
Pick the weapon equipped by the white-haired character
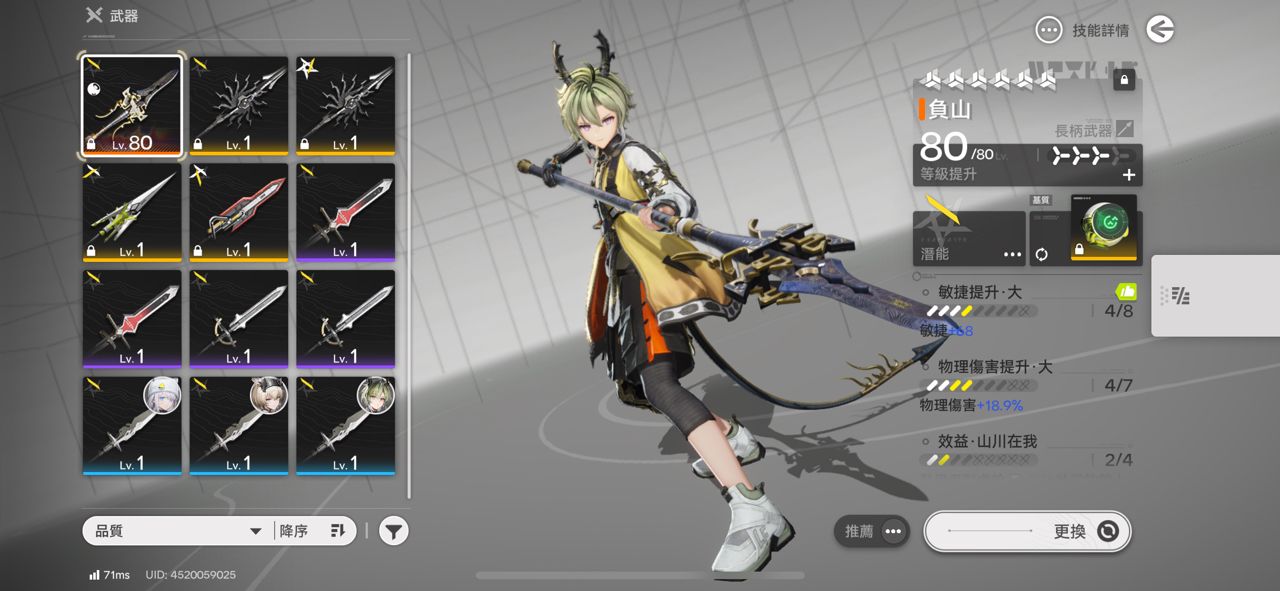(x=132, y=425)
